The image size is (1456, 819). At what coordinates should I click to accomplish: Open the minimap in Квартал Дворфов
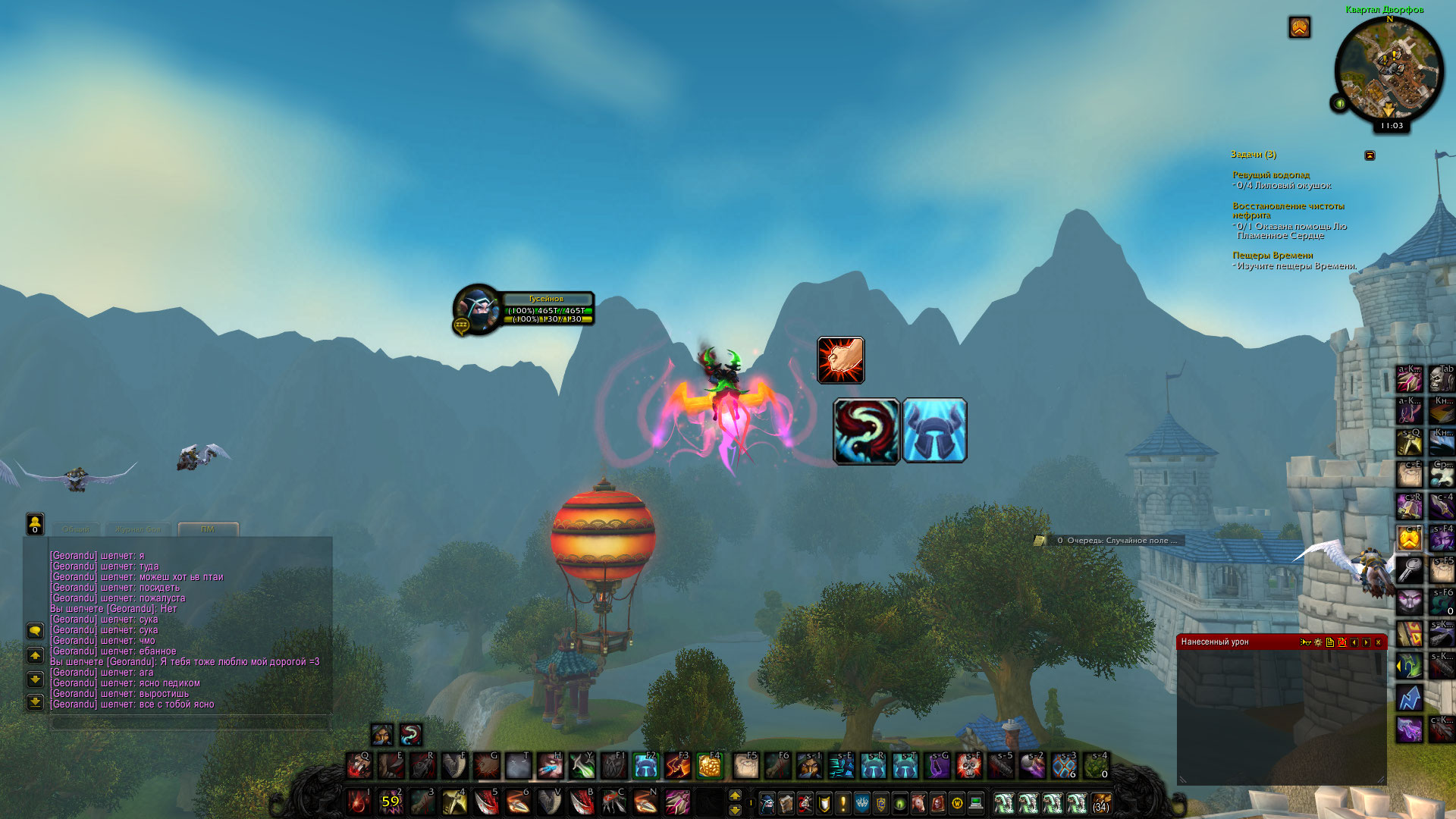[1389, 70]
